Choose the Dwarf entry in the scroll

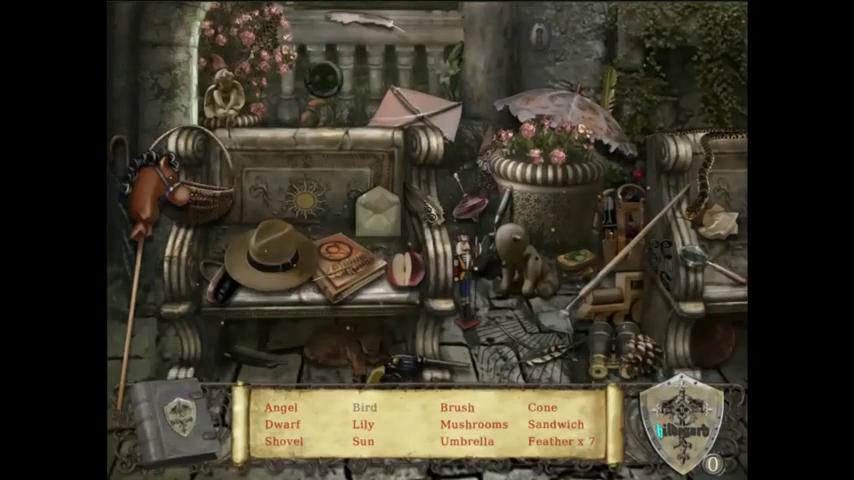pos(282,425)
